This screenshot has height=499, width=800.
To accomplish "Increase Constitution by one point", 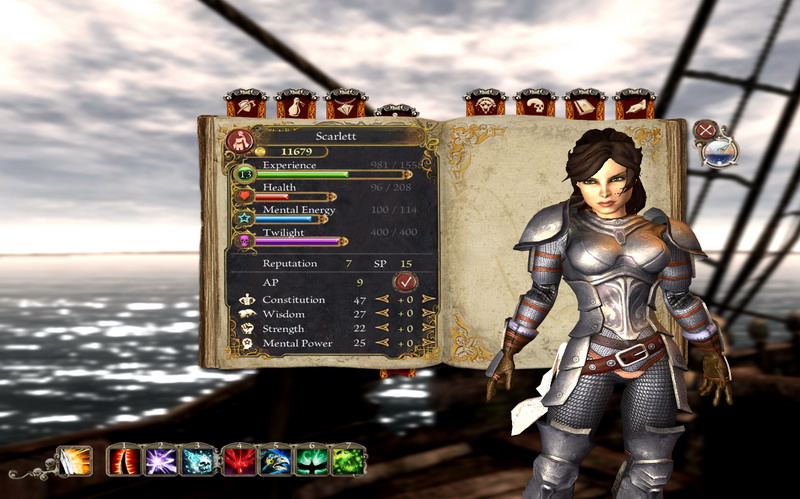I will [x=428, y=299].
